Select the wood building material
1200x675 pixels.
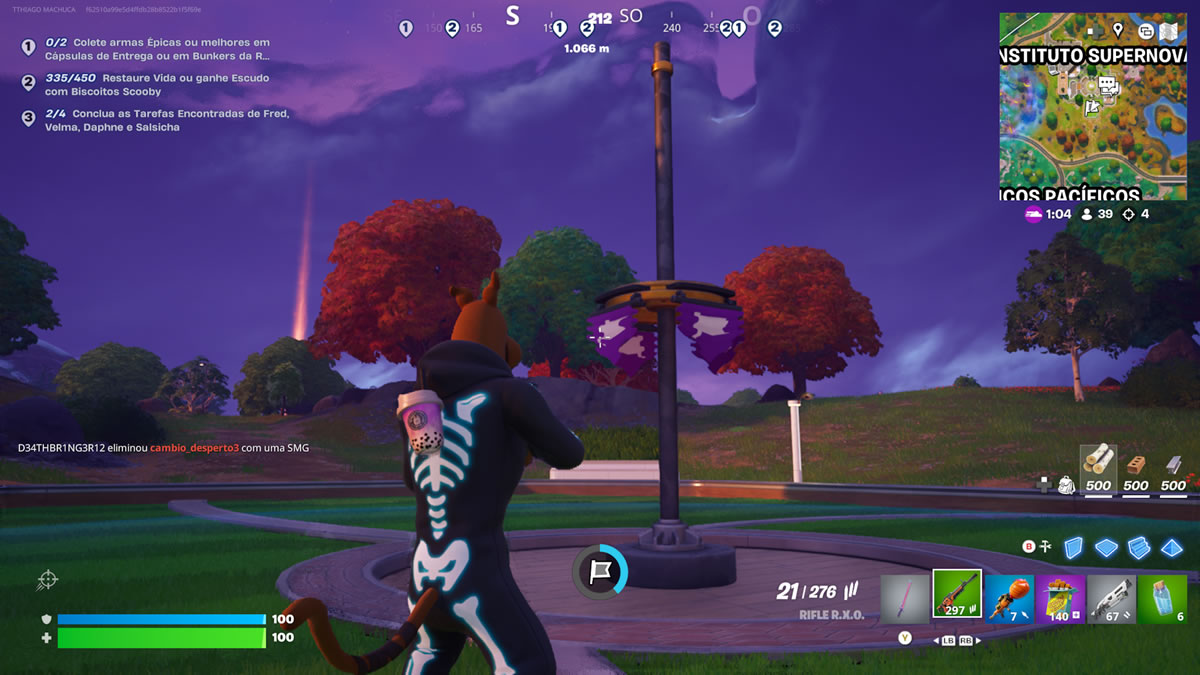pos(1098,468)
